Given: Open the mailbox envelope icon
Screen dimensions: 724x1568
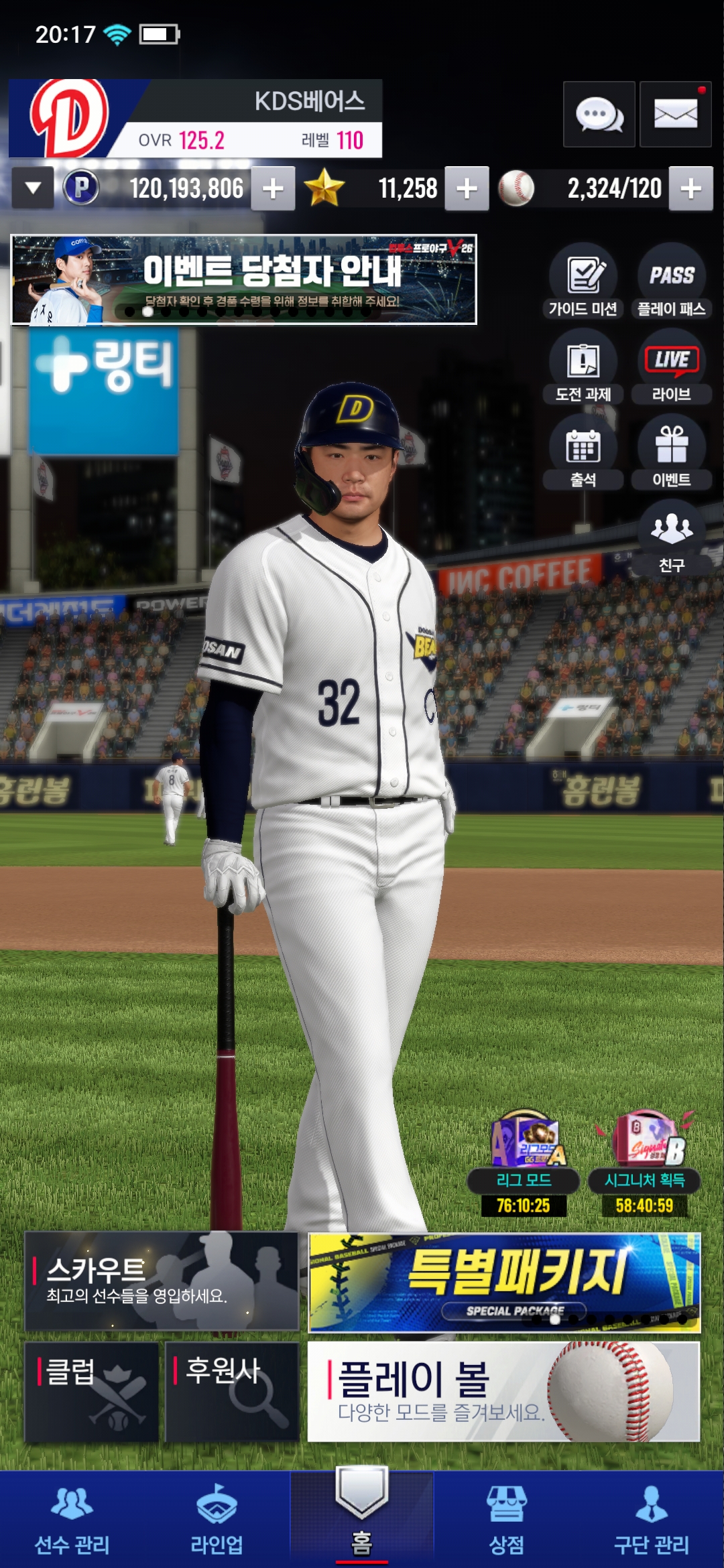Looking at the screenshot, I should 675,115.
